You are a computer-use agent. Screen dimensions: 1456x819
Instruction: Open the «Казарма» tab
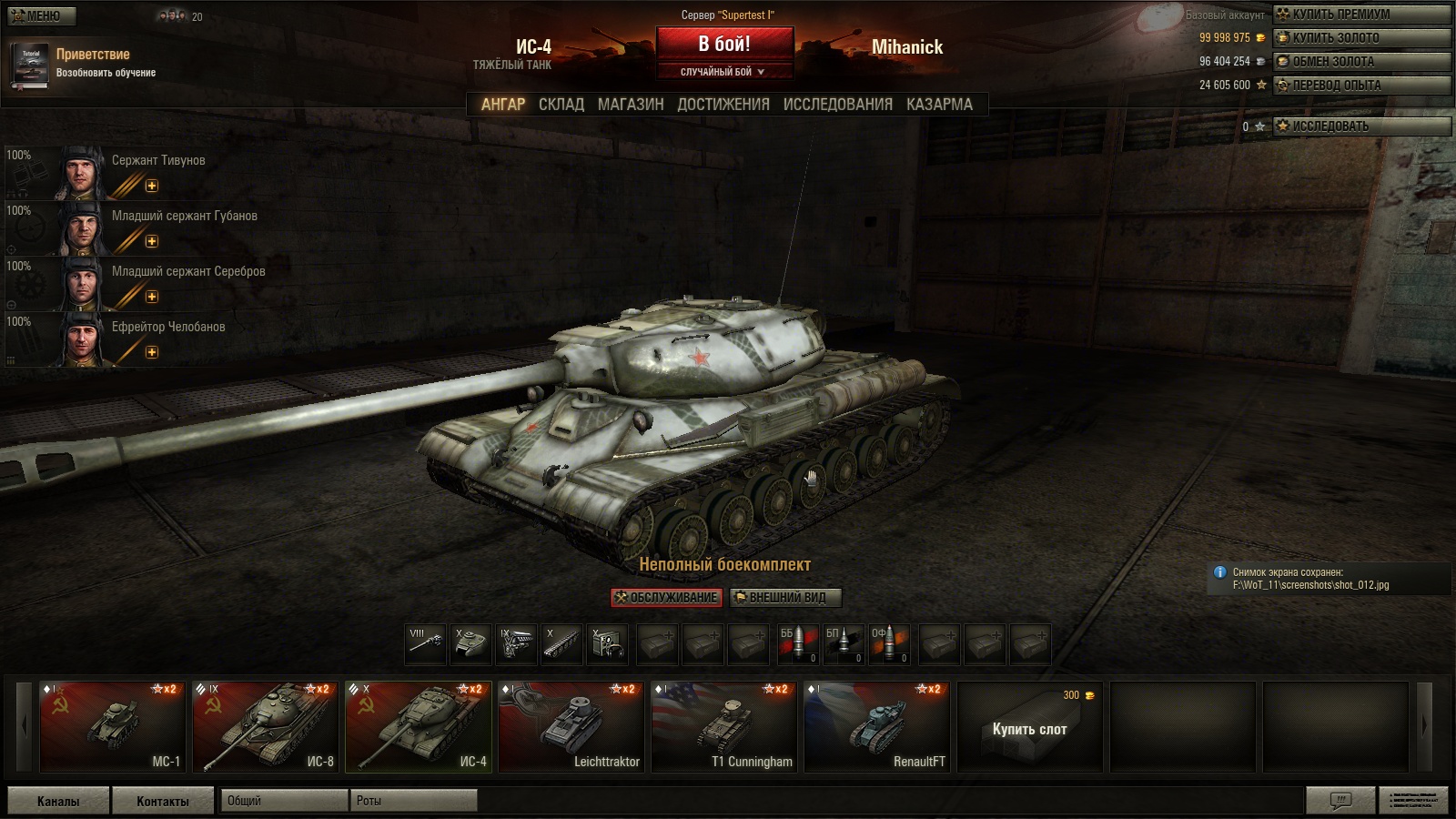(939, 105)
